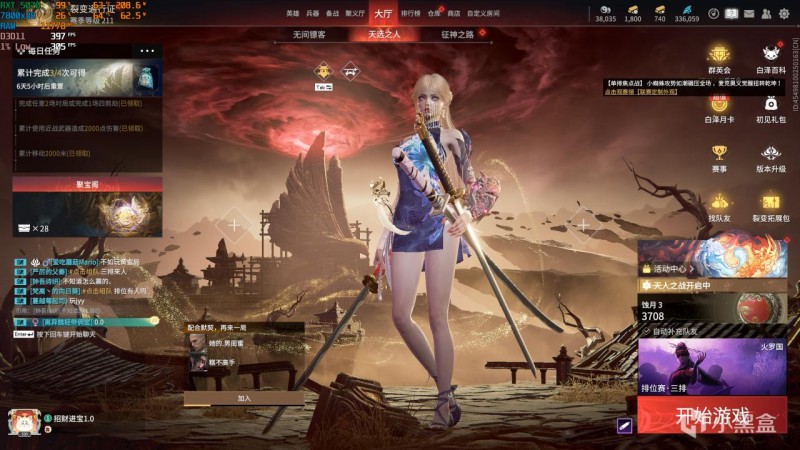Open 找队友 to find teammates
Screen dimensions: 800x450
(x=719, y=205)
